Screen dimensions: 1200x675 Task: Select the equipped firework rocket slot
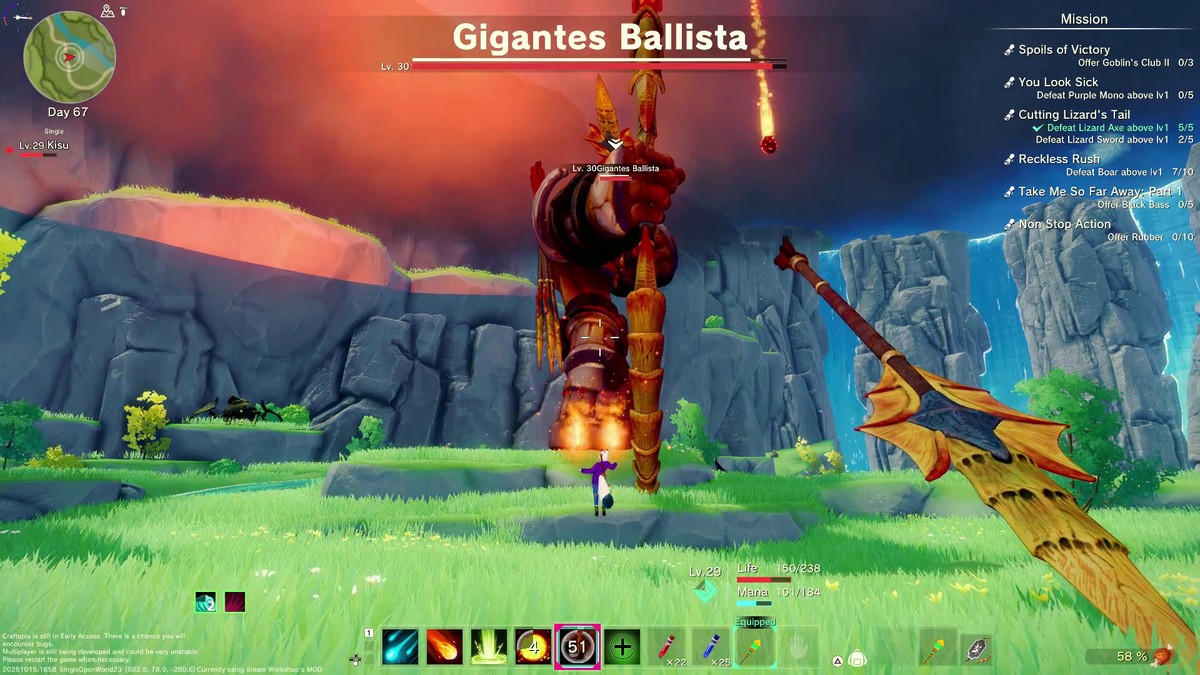click(x=754, y=647)
